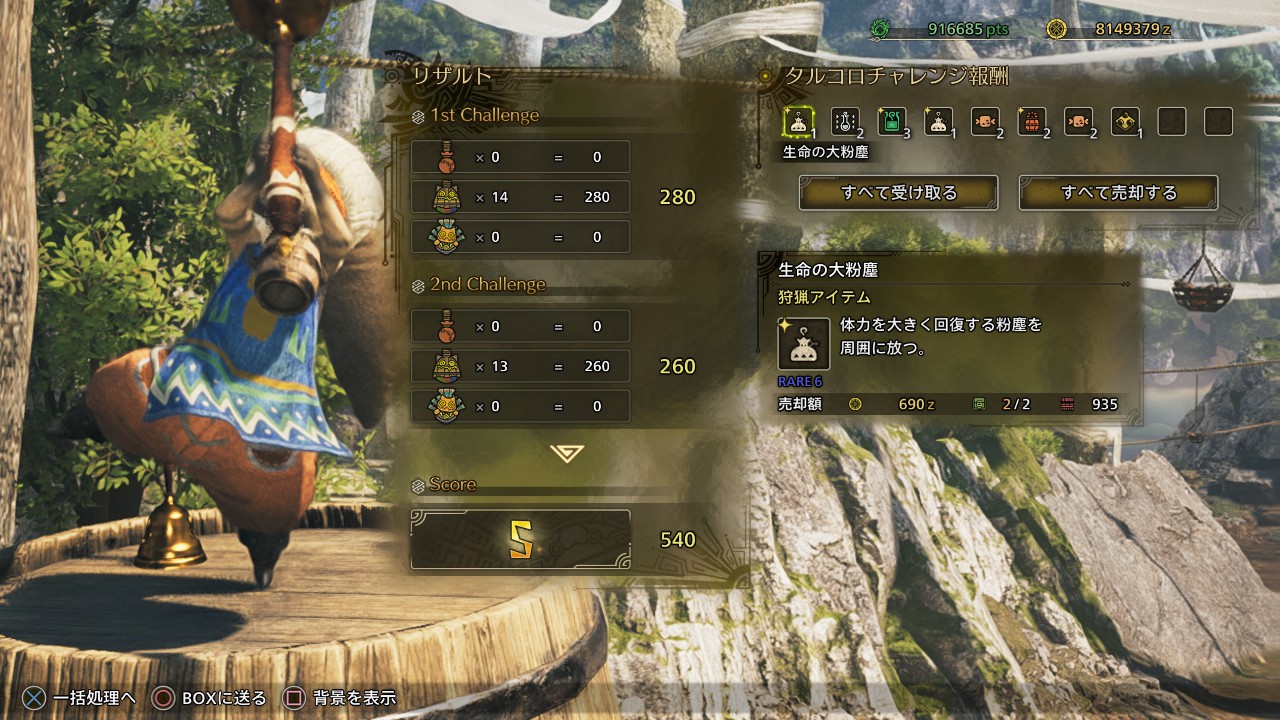Select the すべて売却する sell-all button

[1118, 193]
